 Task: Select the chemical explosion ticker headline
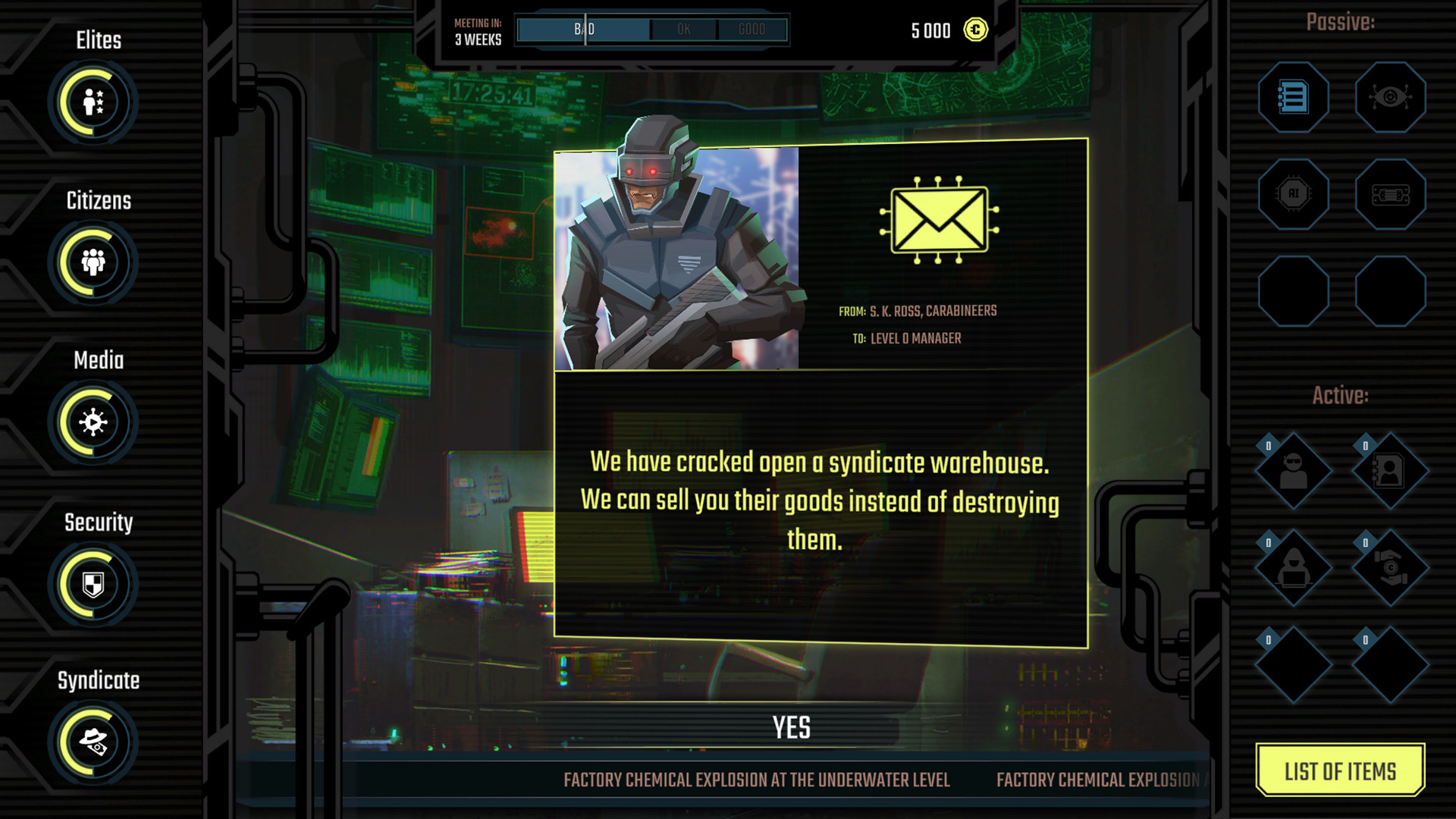[757, 778]
